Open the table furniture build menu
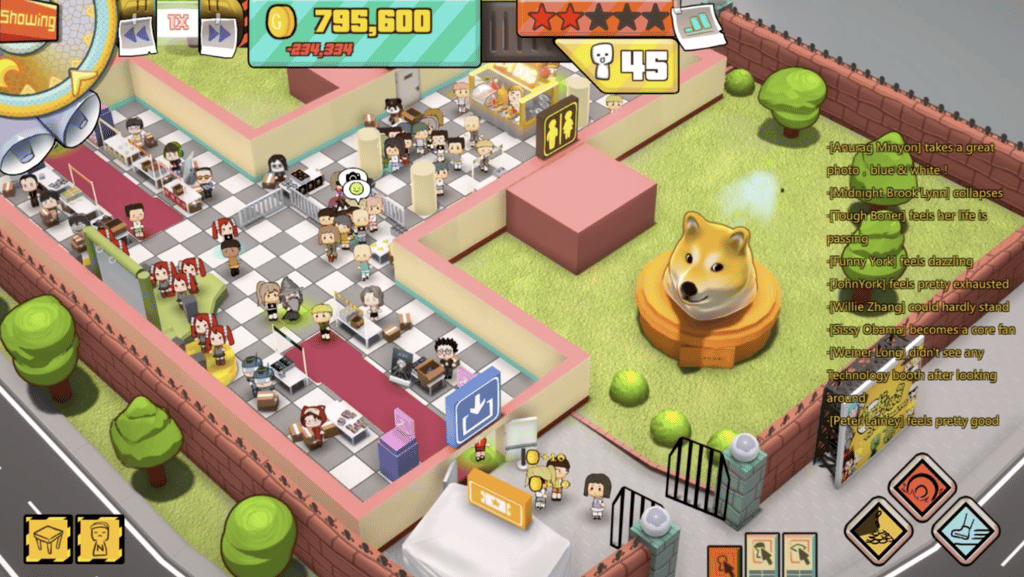1024x577 pixels. click(46, 538)
